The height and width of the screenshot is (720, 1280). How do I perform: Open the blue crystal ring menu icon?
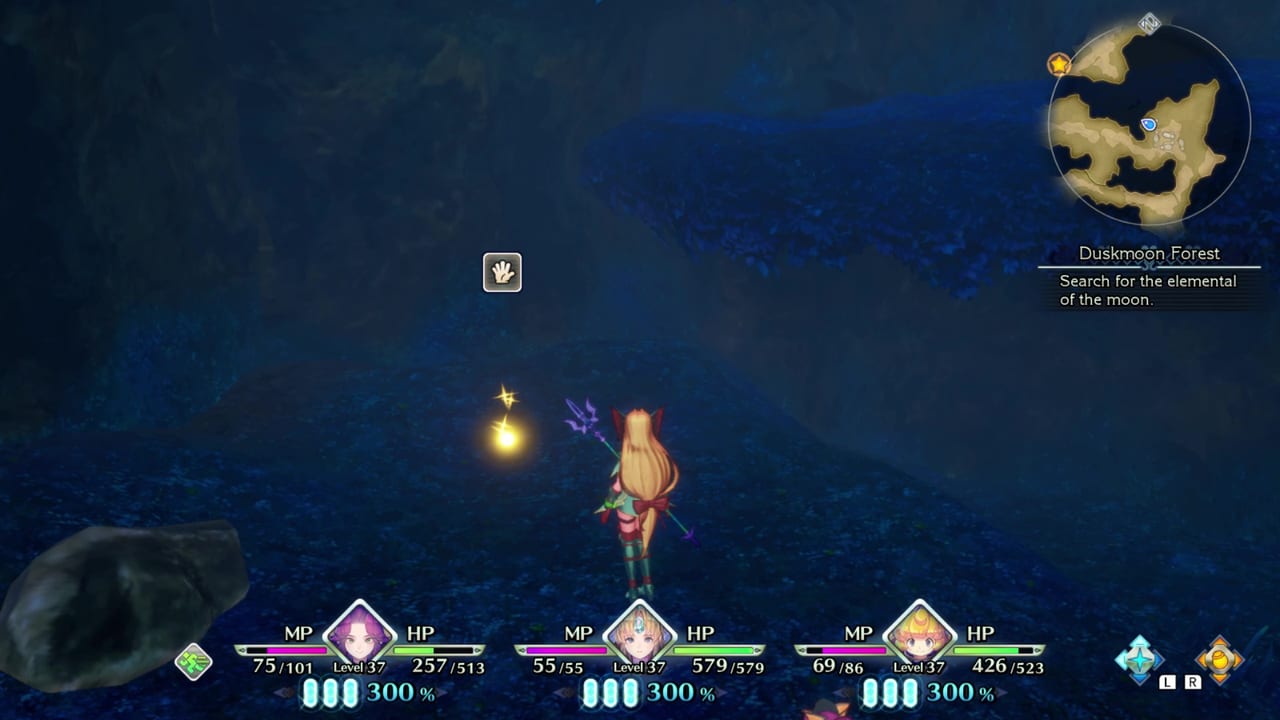(1140, 660)
